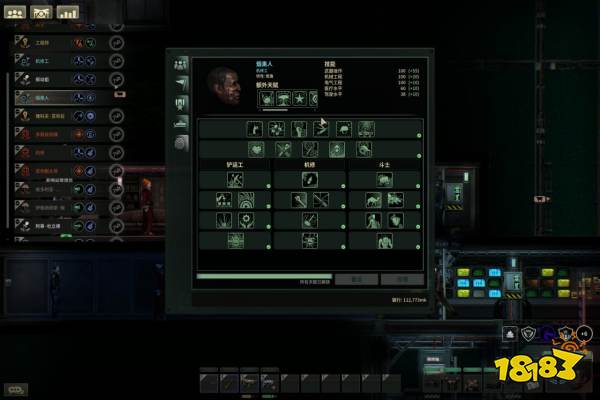Open the topmost side tab of character panel

point(181,63)
